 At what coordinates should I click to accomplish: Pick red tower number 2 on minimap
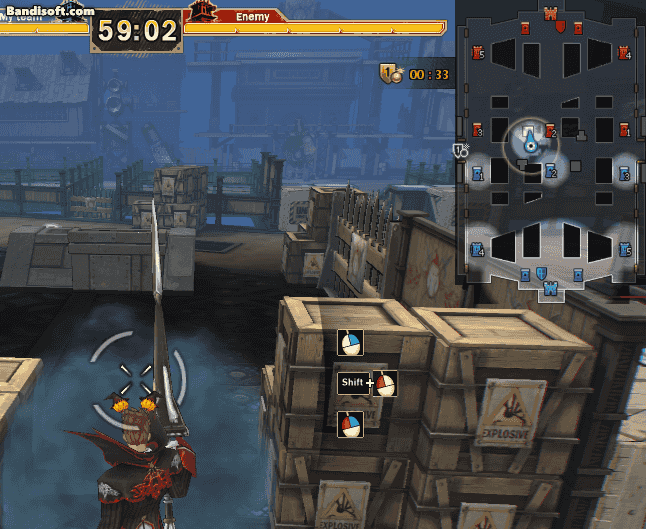point(549,130)
